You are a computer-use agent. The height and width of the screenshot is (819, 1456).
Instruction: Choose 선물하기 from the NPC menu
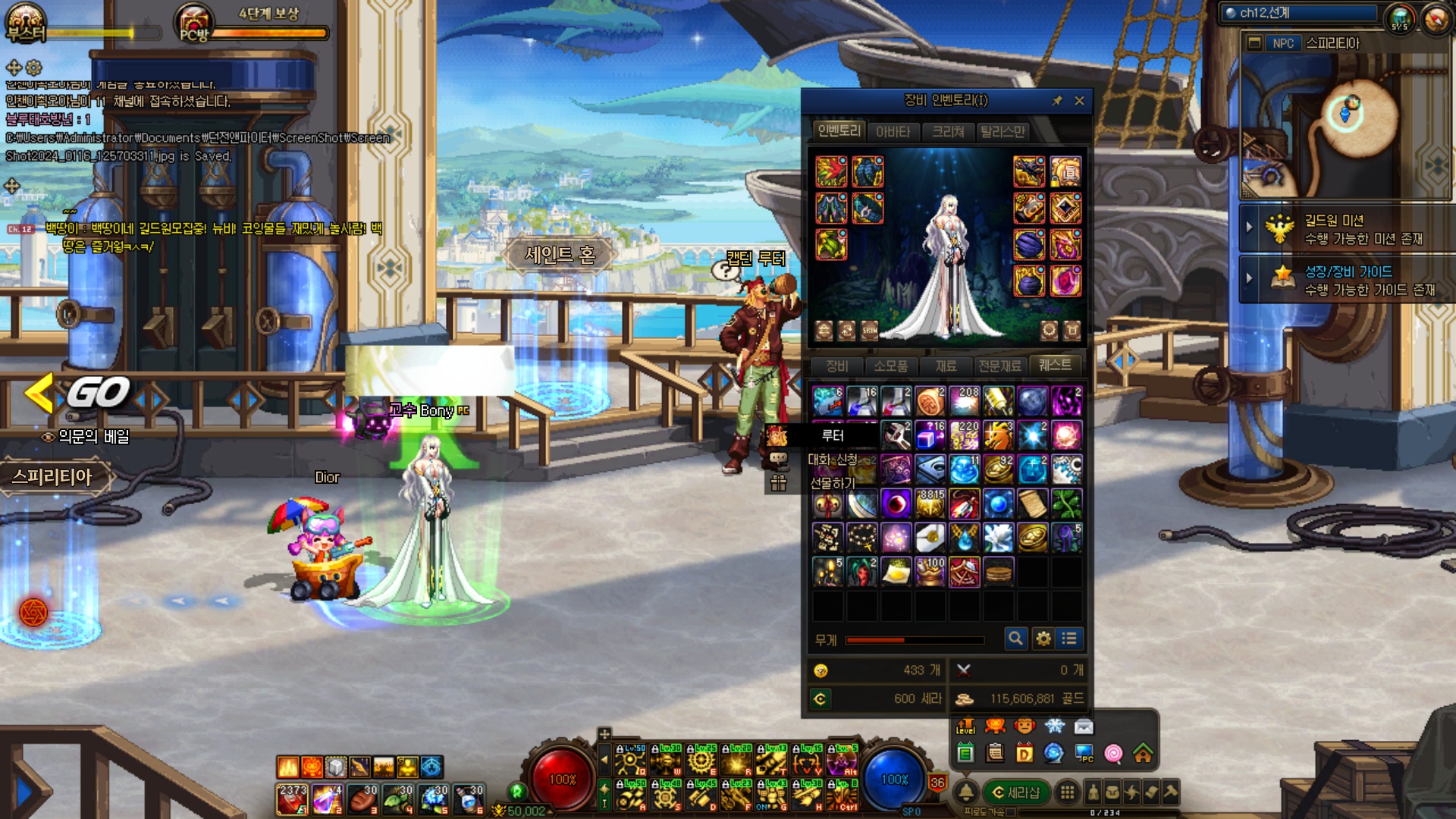(x=832, y=483)
